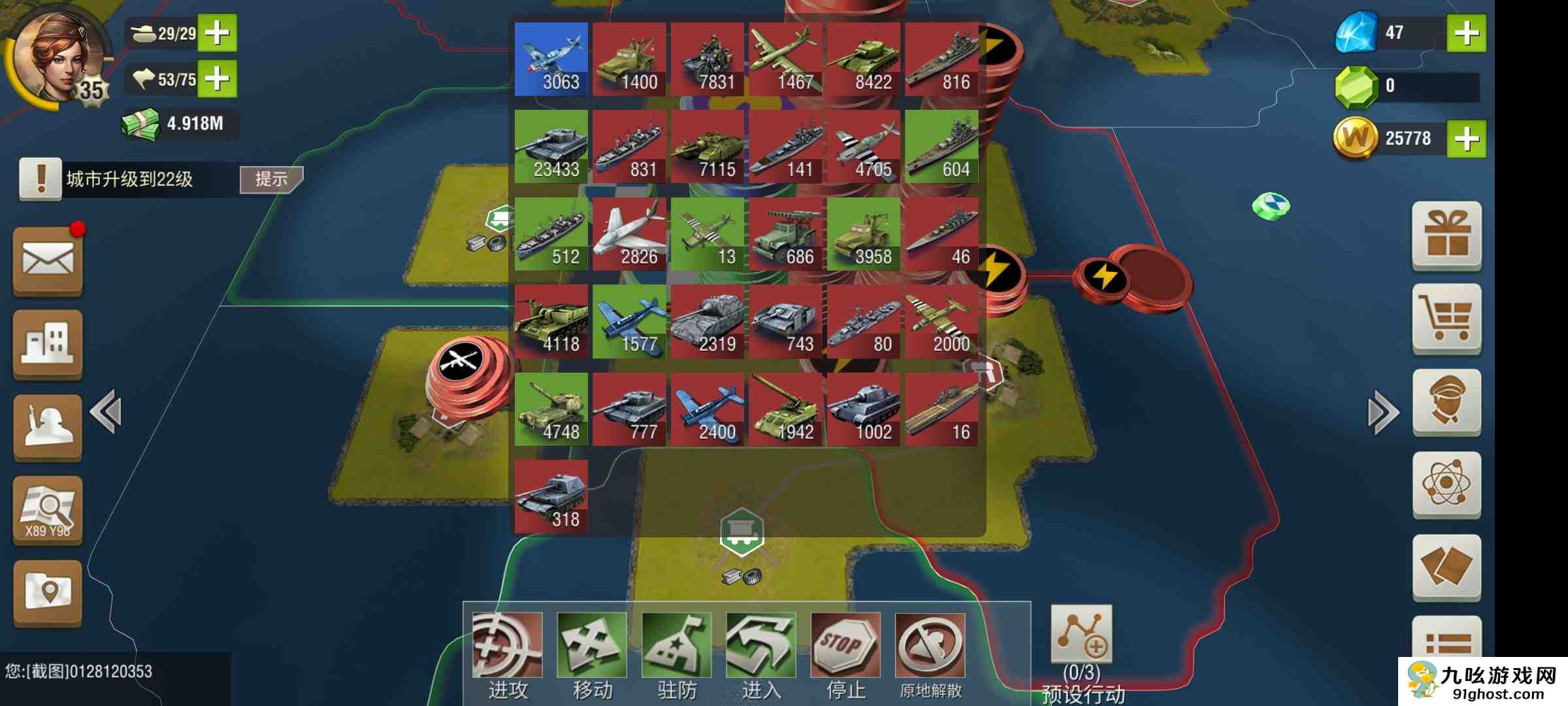This screenshot has width=1568, height=706.
Task: Open the officer portrait menu
Action: pos(1446,401)
